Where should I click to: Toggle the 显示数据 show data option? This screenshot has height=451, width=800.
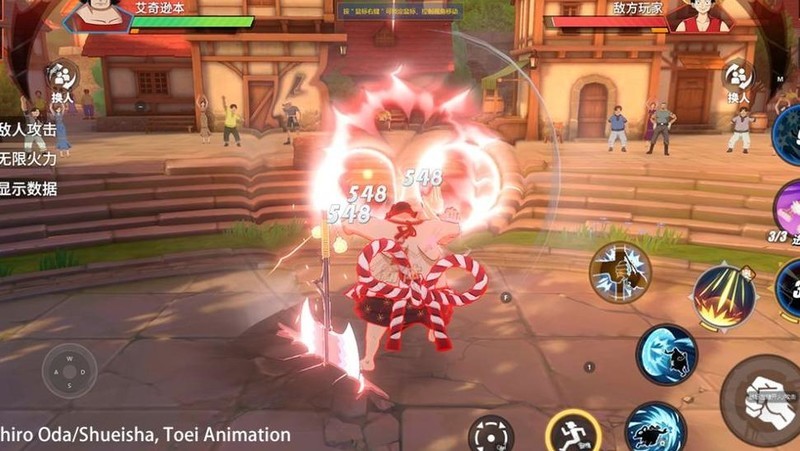(27, 188)
